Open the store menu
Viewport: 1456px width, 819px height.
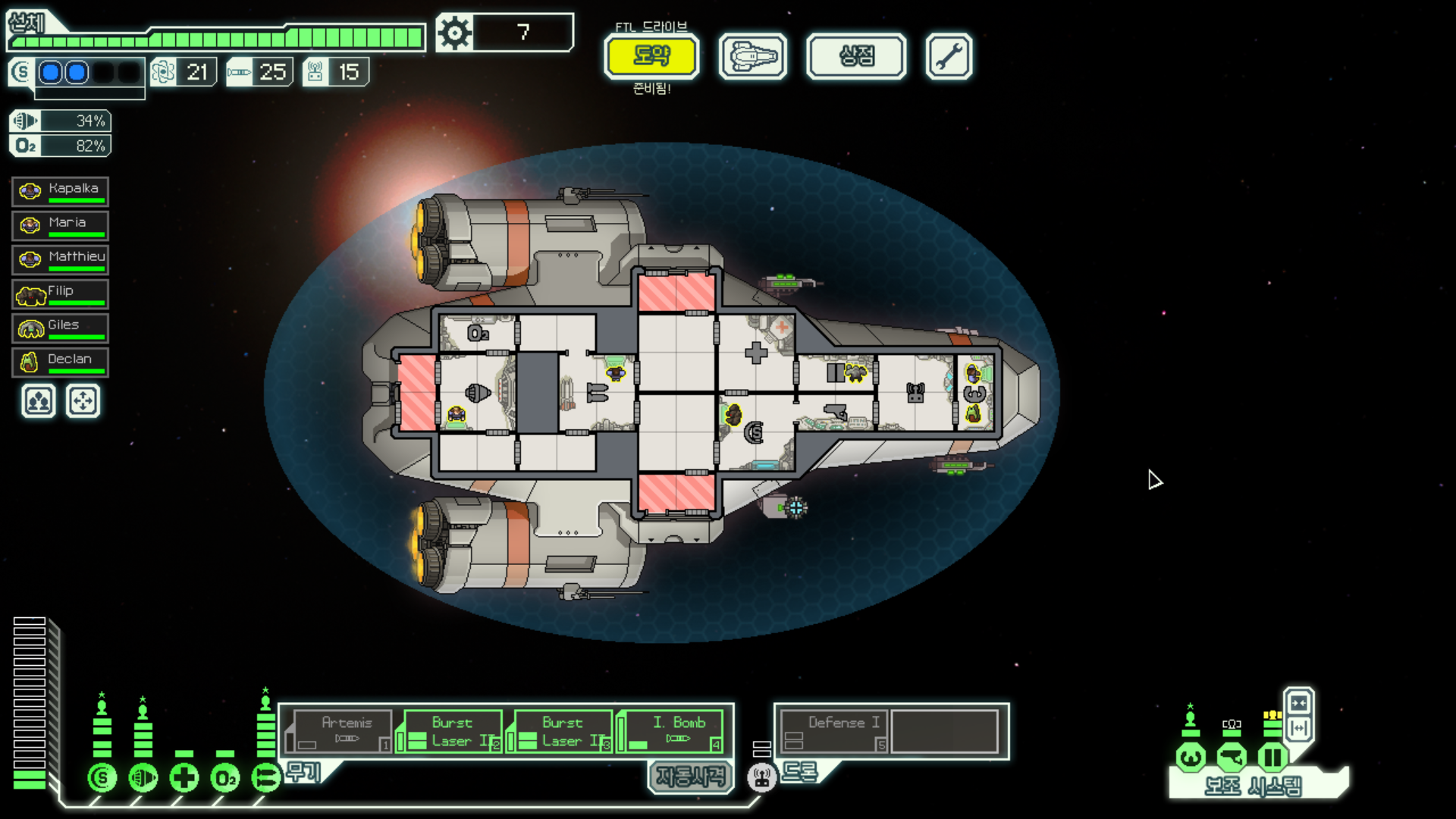[856, 56]
